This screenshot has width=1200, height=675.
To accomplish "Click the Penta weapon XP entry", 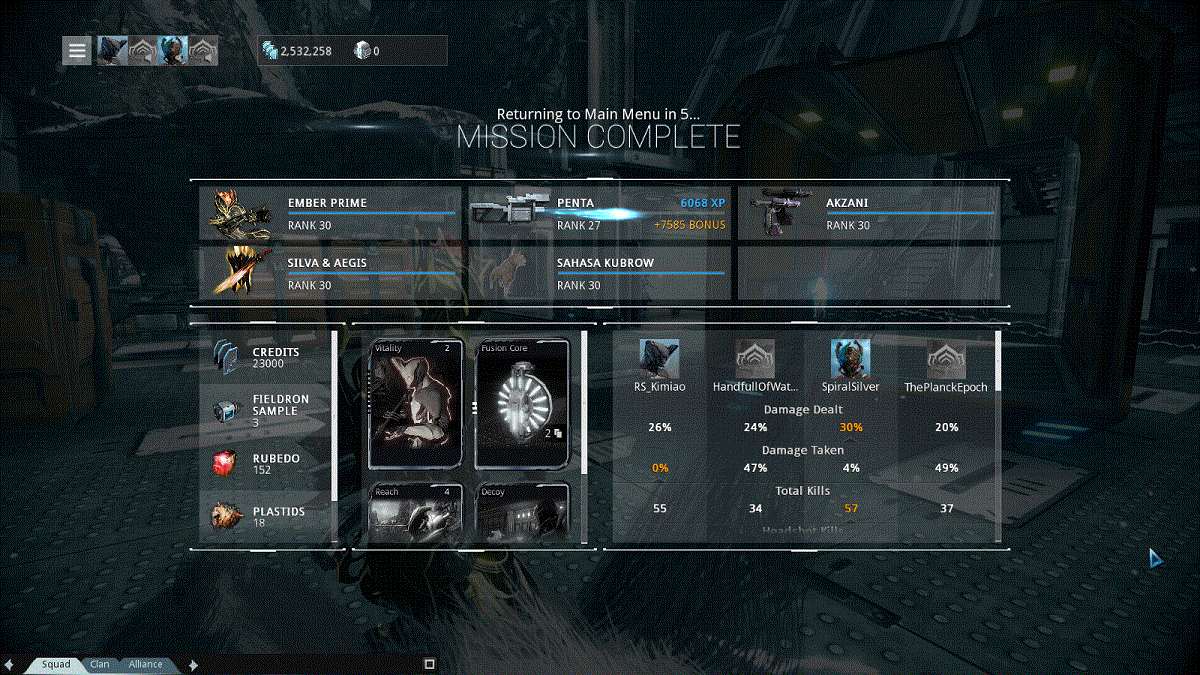I will coord(600,213).
